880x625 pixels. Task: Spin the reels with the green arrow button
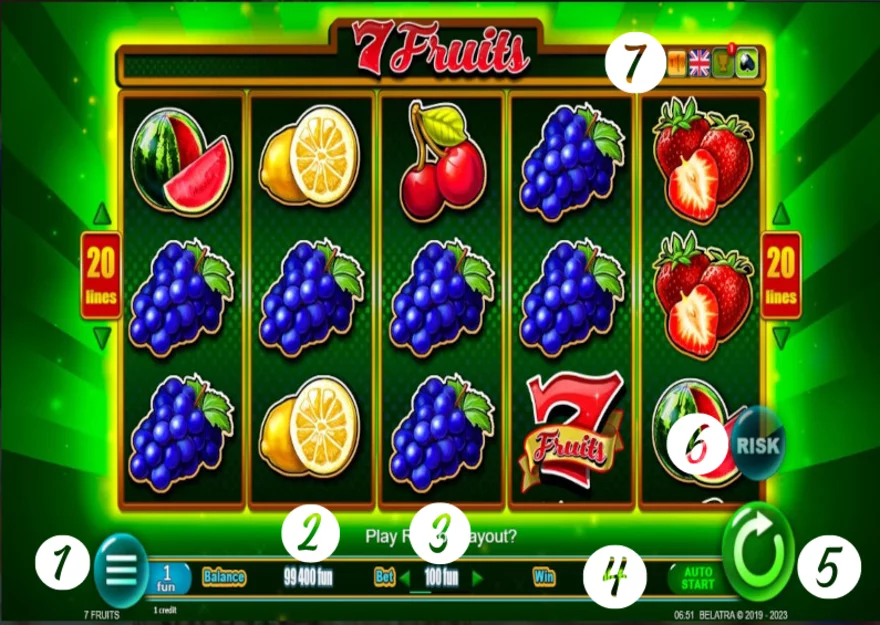(x=757, y=553)
